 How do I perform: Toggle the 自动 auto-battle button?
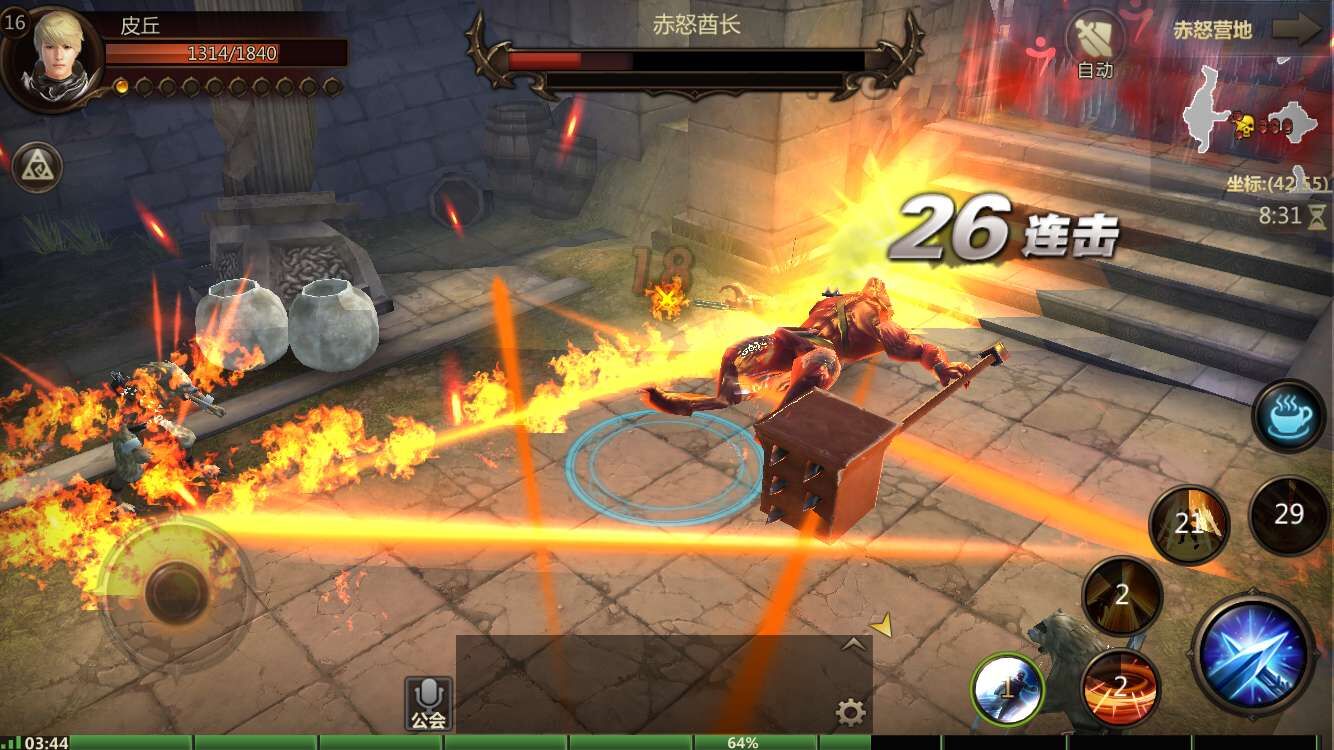1095,45
